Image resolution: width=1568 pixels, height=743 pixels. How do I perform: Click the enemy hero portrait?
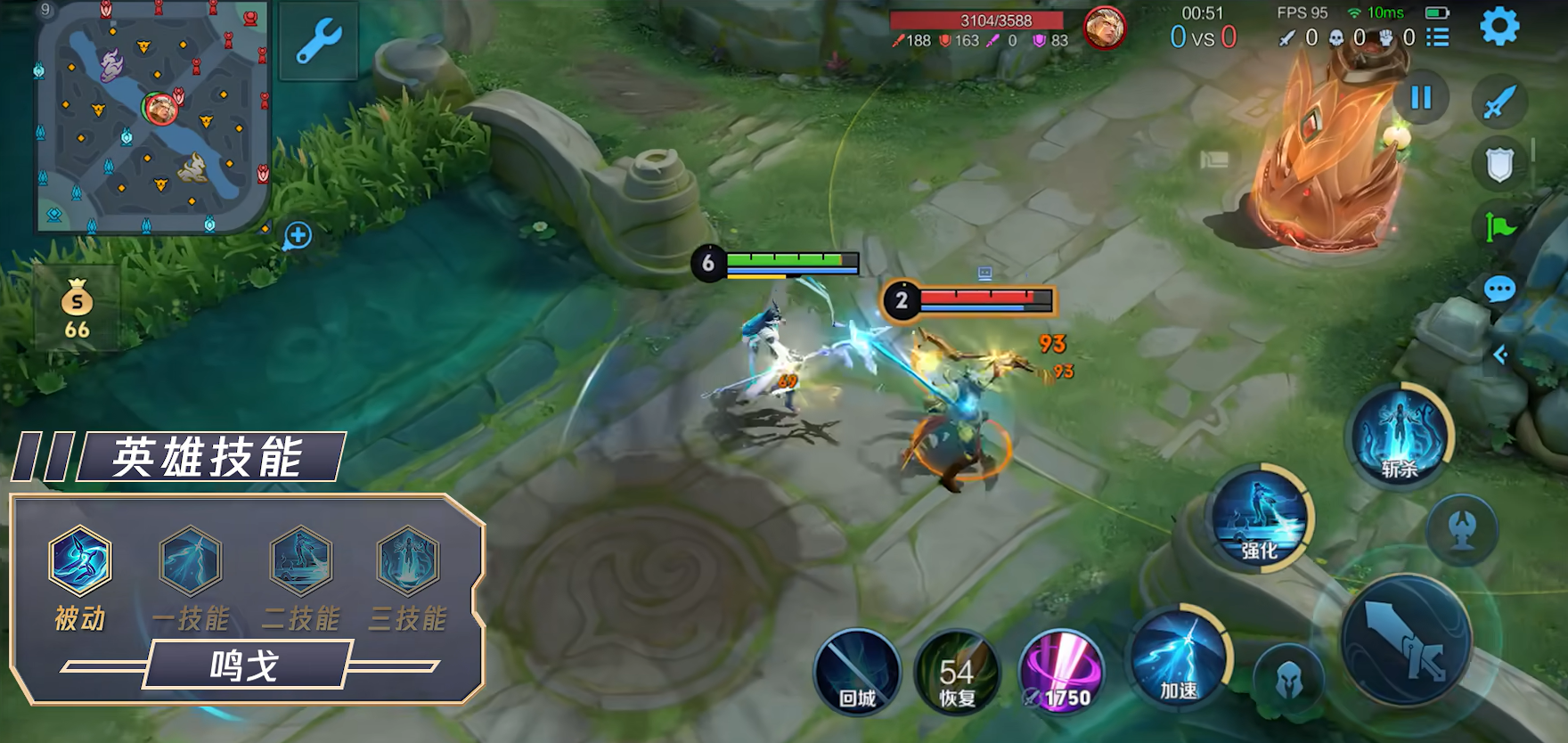click(x=1105, y=29)
